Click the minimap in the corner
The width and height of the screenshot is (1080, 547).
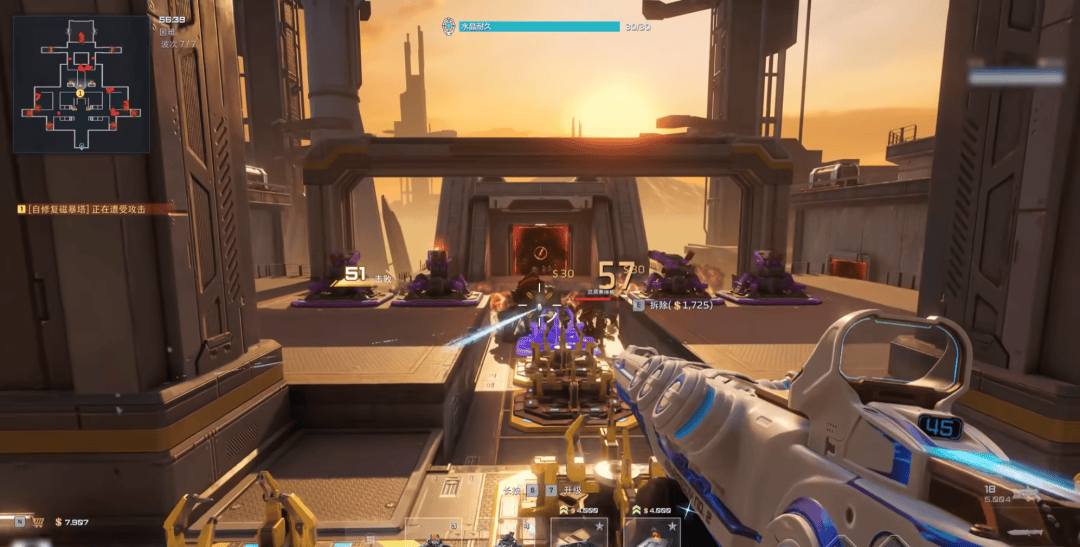tap(81, 84)
